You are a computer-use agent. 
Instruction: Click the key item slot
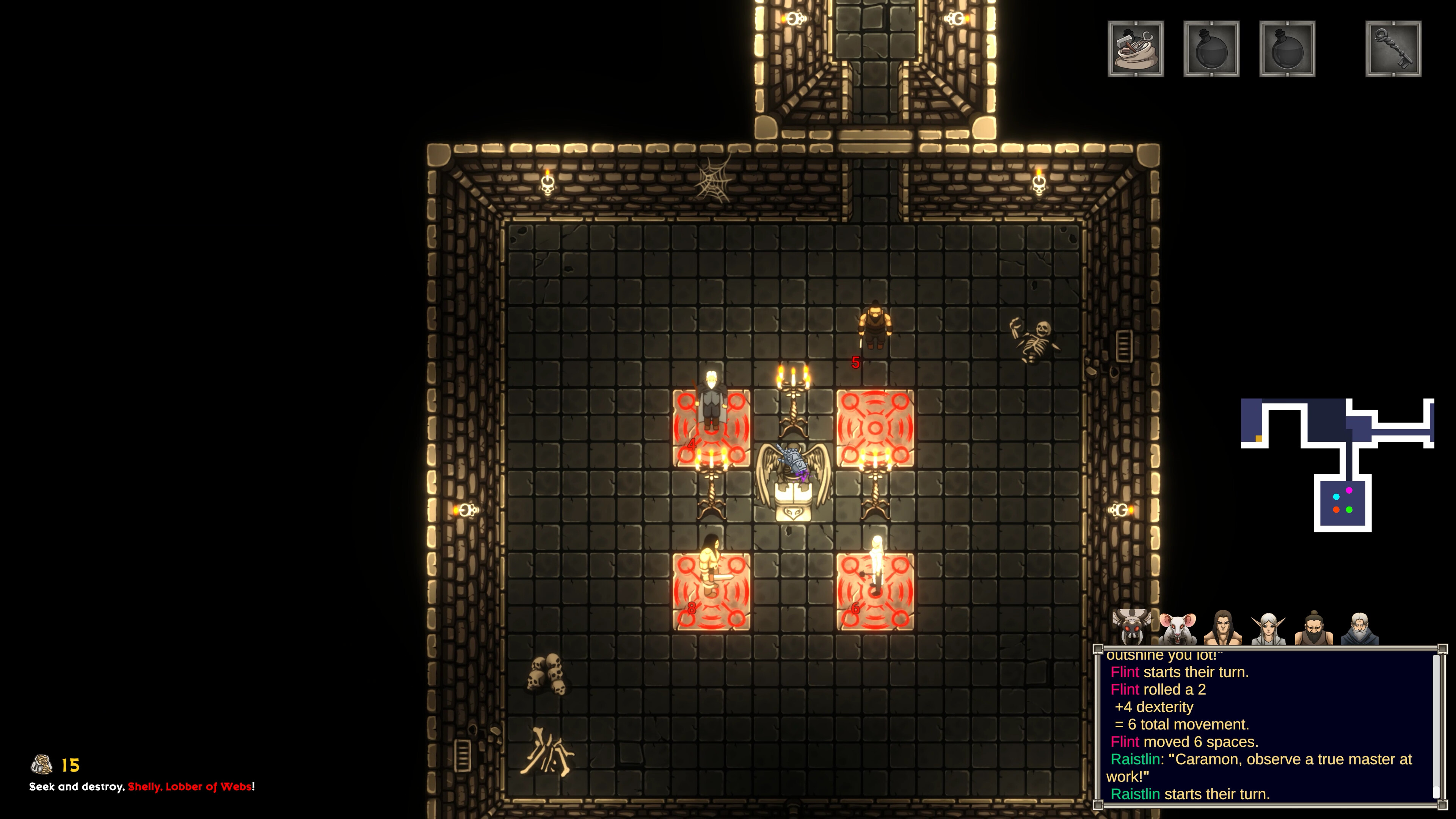pos(1394,49)
